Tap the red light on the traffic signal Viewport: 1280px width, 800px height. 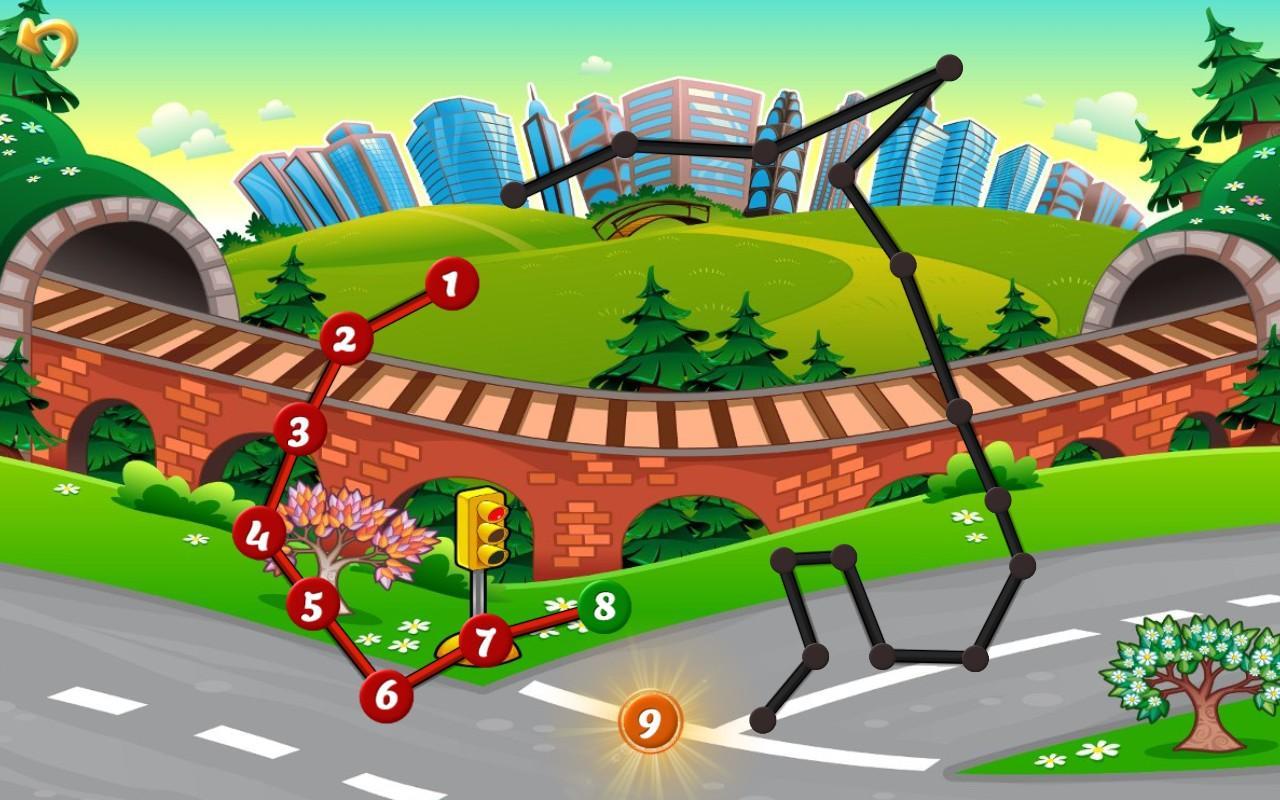coord(495,512)
